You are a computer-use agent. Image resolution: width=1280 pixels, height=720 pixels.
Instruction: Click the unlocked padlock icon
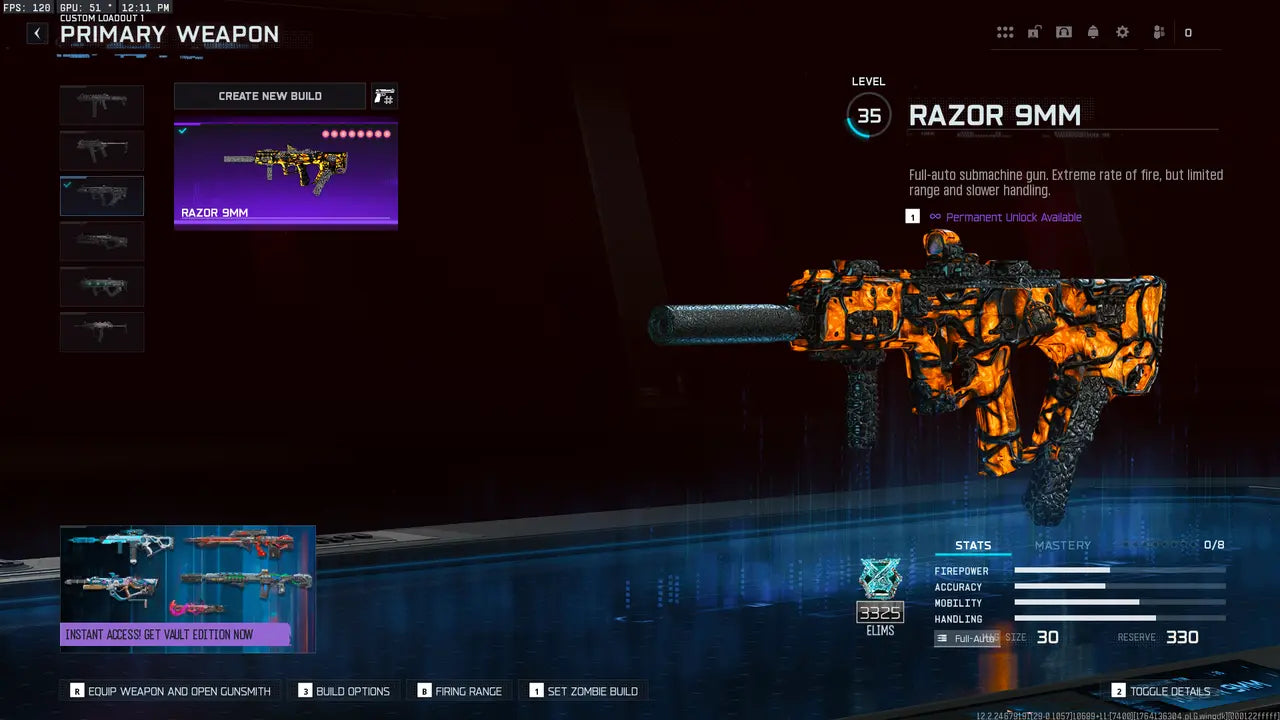click(x=1034, y=31)
